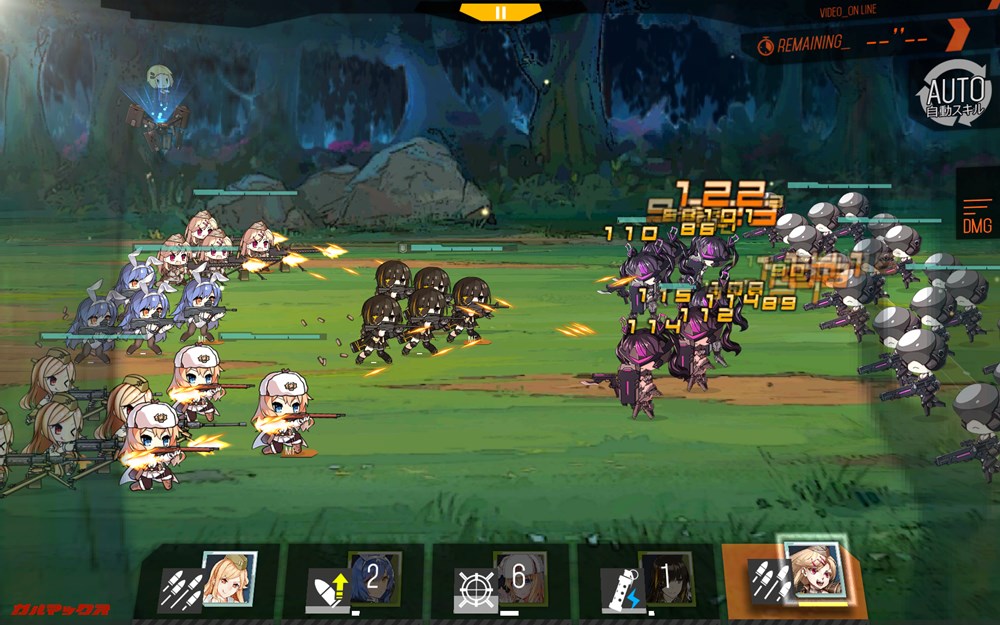This screenshot has width=1000, height=625.
Task: Open the DMG statistics panel
Action: [x=977, y=216]
